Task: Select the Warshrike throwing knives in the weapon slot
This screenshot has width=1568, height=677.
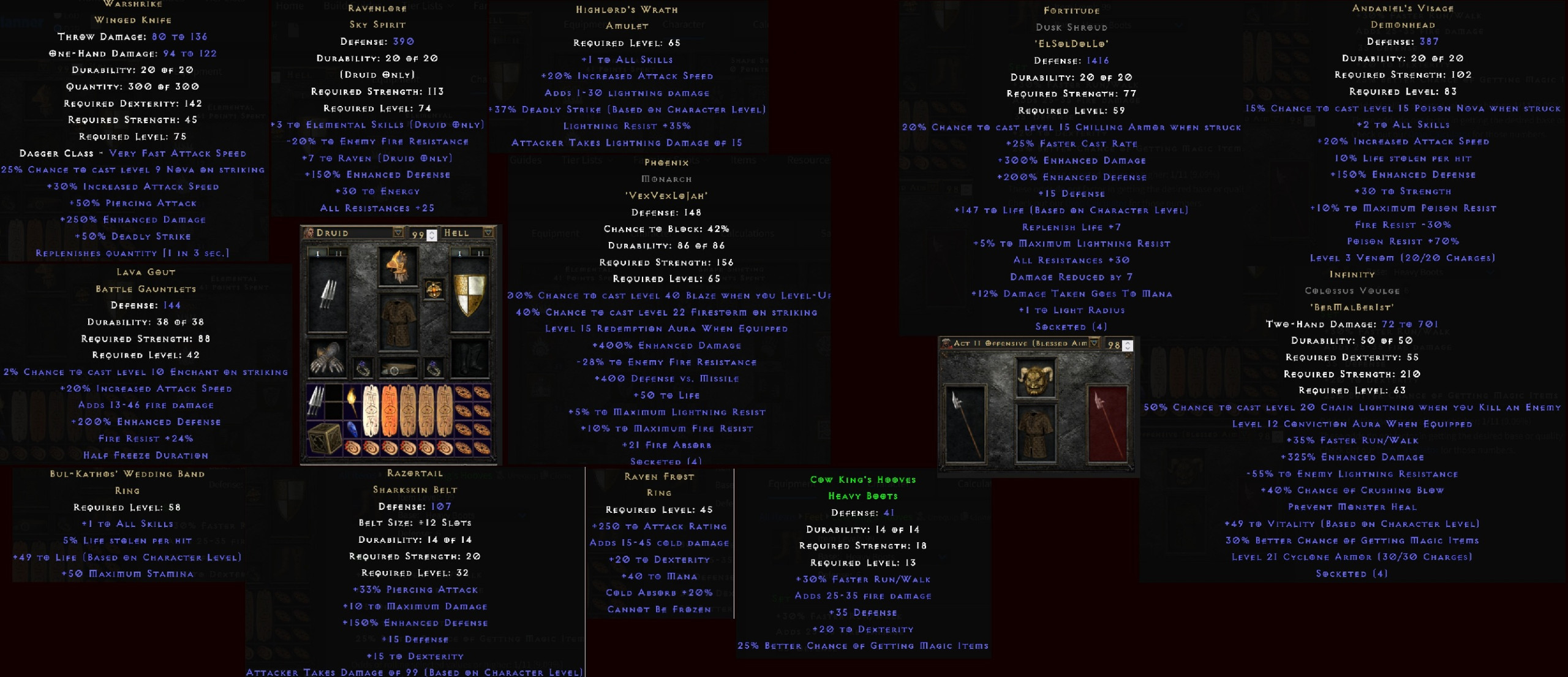Action: pos(328,293)
